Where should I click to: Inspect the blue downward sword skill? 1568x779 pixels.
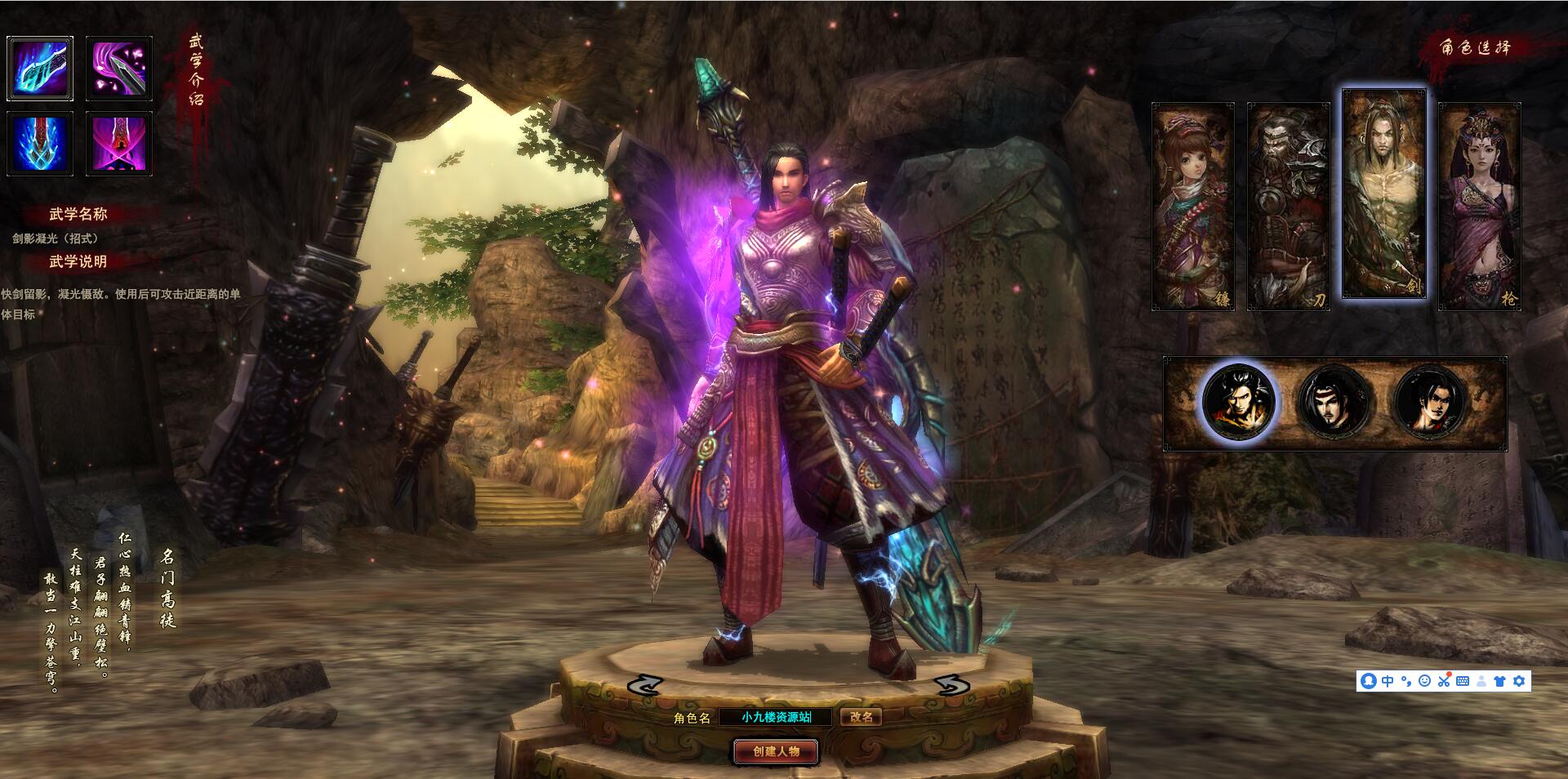[x=40, y=144]
